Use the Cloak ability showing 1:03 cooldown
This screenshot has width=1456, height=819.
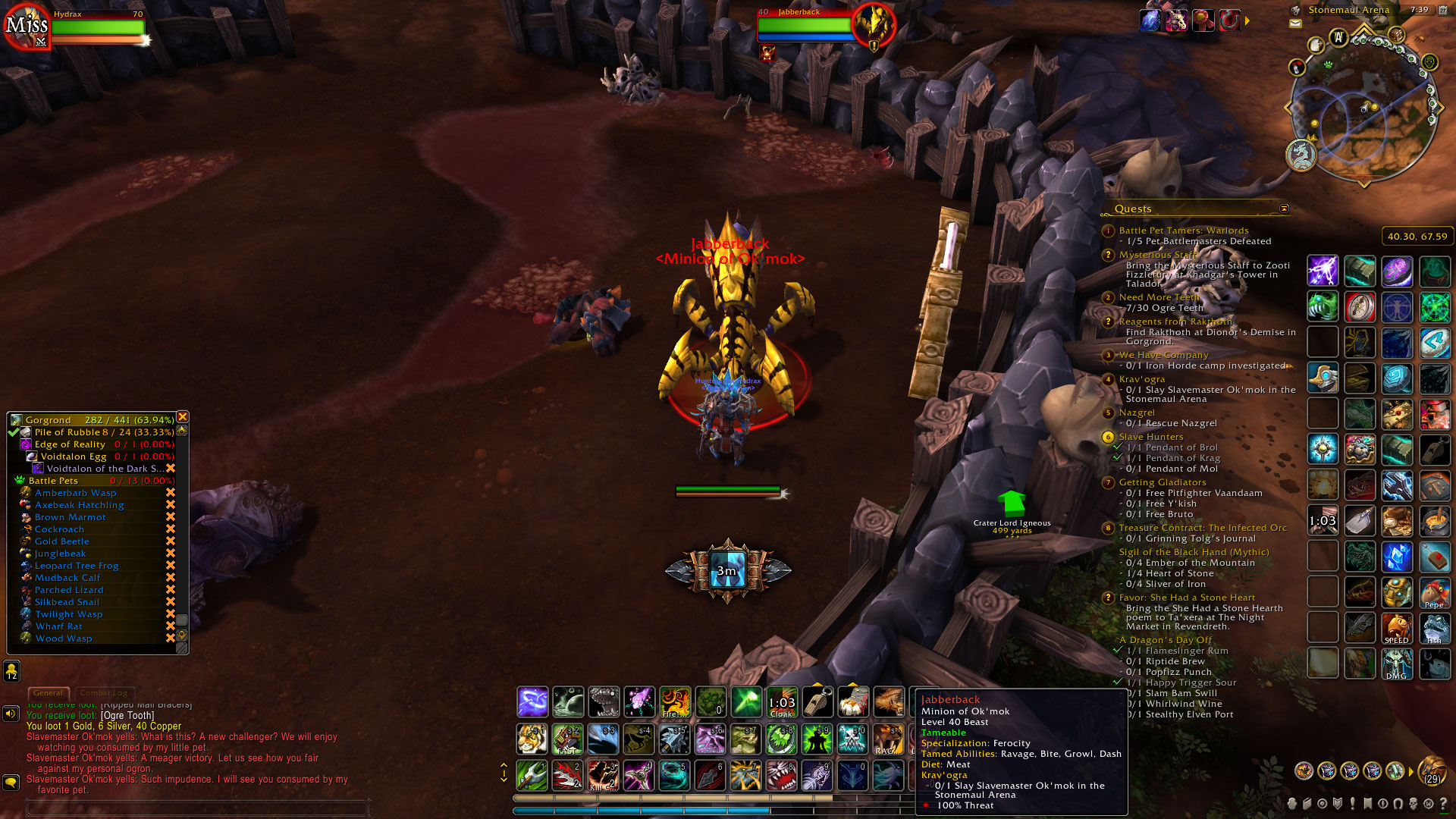(x=781, y=701)
